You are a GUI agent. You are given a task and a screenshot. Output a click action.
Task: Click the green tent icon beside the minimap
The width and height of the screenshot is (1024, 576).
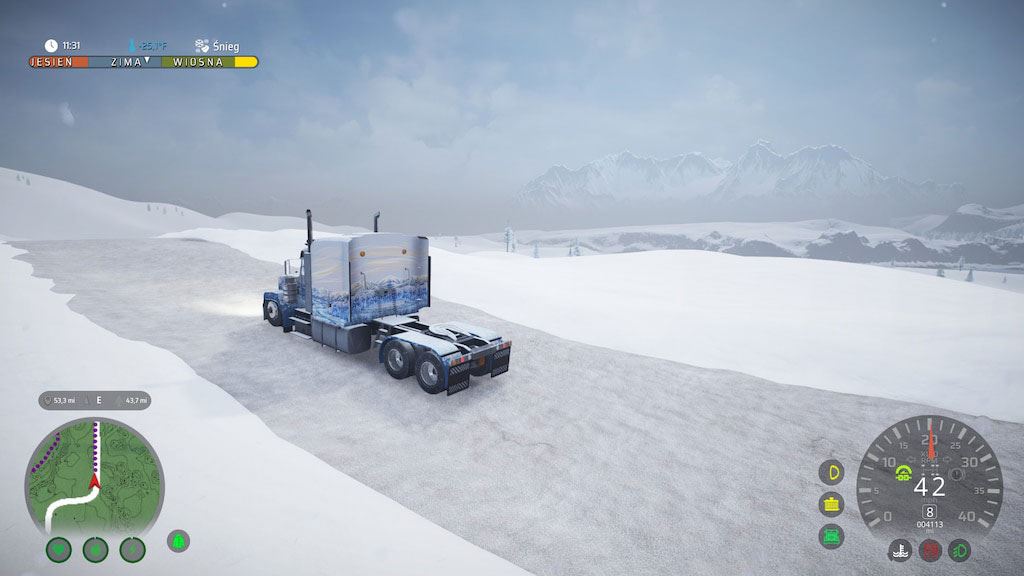[x=178, y=541]
